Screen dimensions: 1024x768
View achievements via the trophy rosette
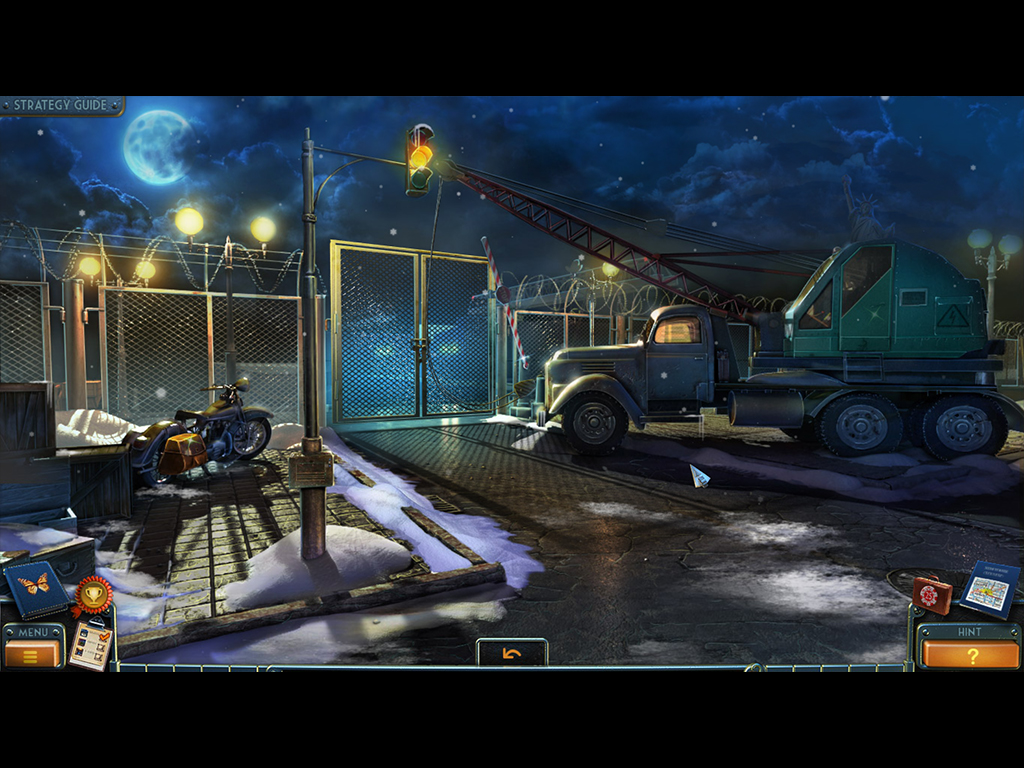[92, 596]
